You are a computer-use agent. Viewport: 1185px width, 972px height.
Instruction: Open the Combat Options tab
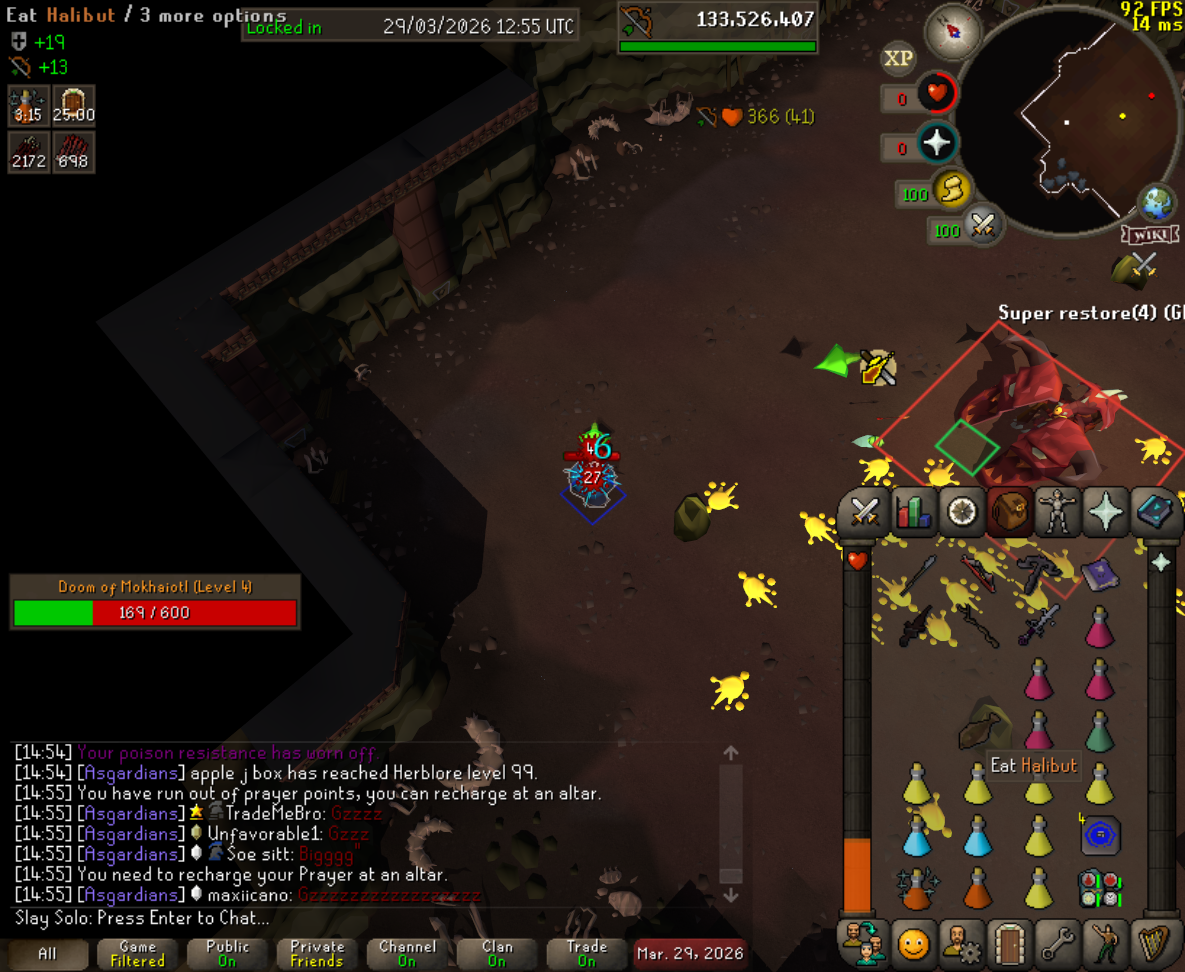(863, 512)
